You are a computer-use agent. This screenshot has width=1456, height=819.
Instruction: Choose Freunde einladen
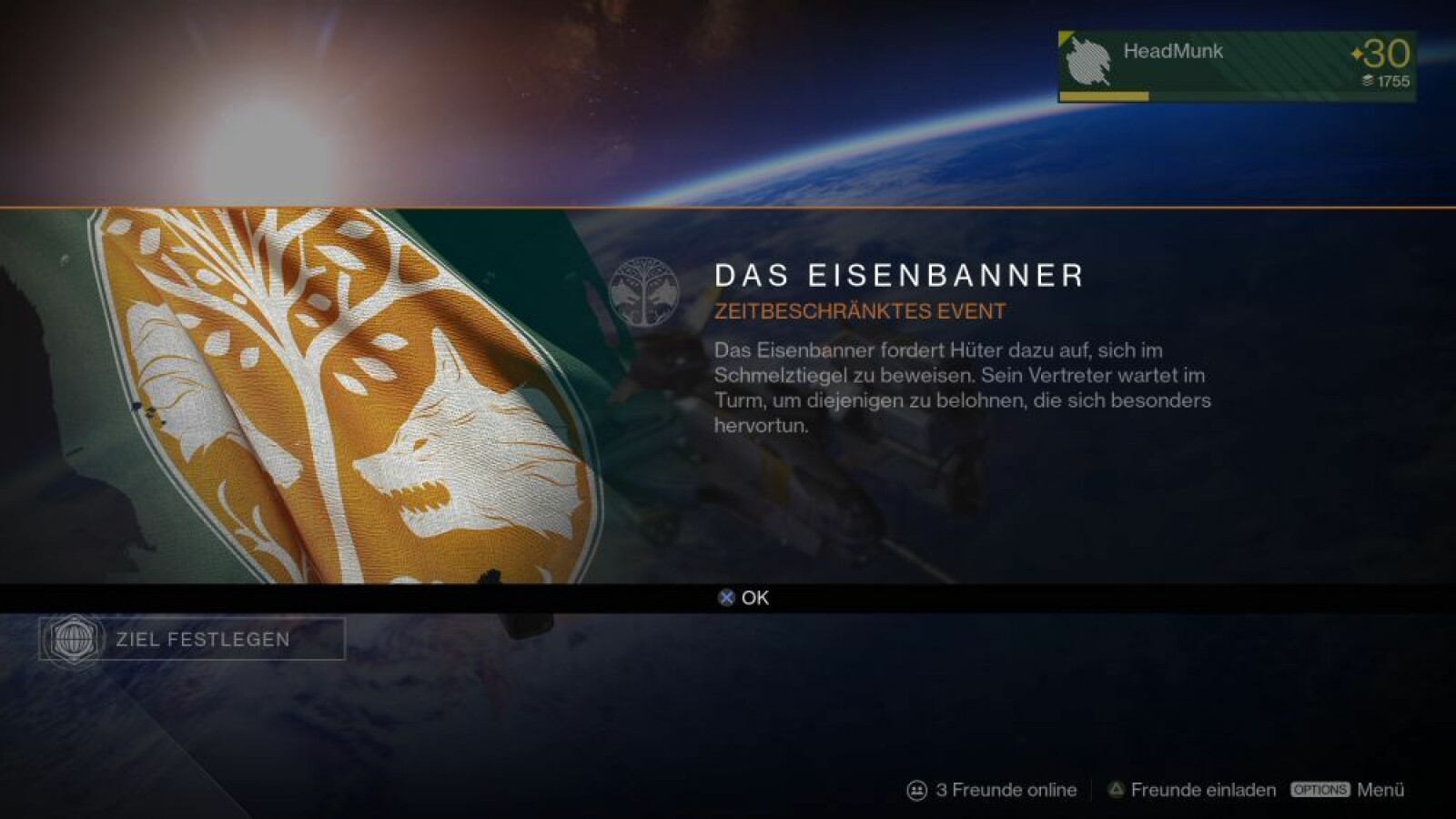pyautogui.click(x=1192, y=790)
